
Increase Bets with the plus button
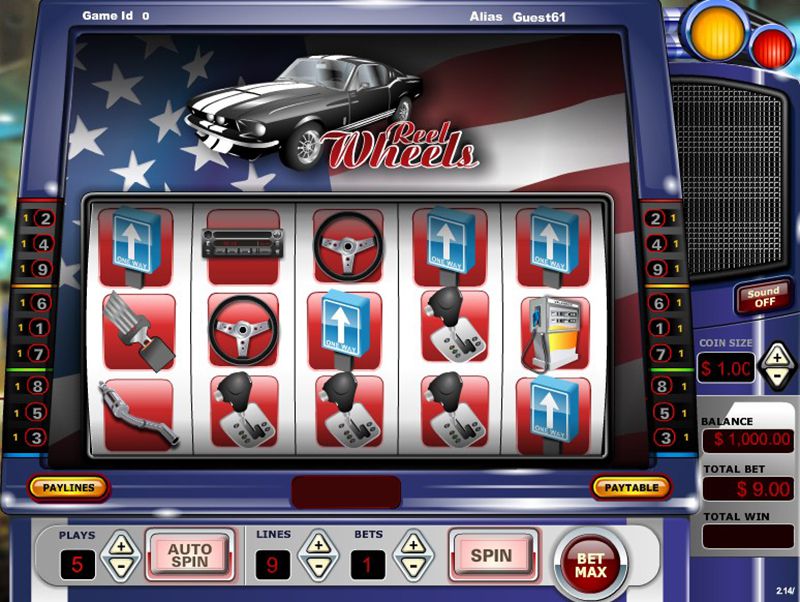pyautogui.click(x=412, y=545)
